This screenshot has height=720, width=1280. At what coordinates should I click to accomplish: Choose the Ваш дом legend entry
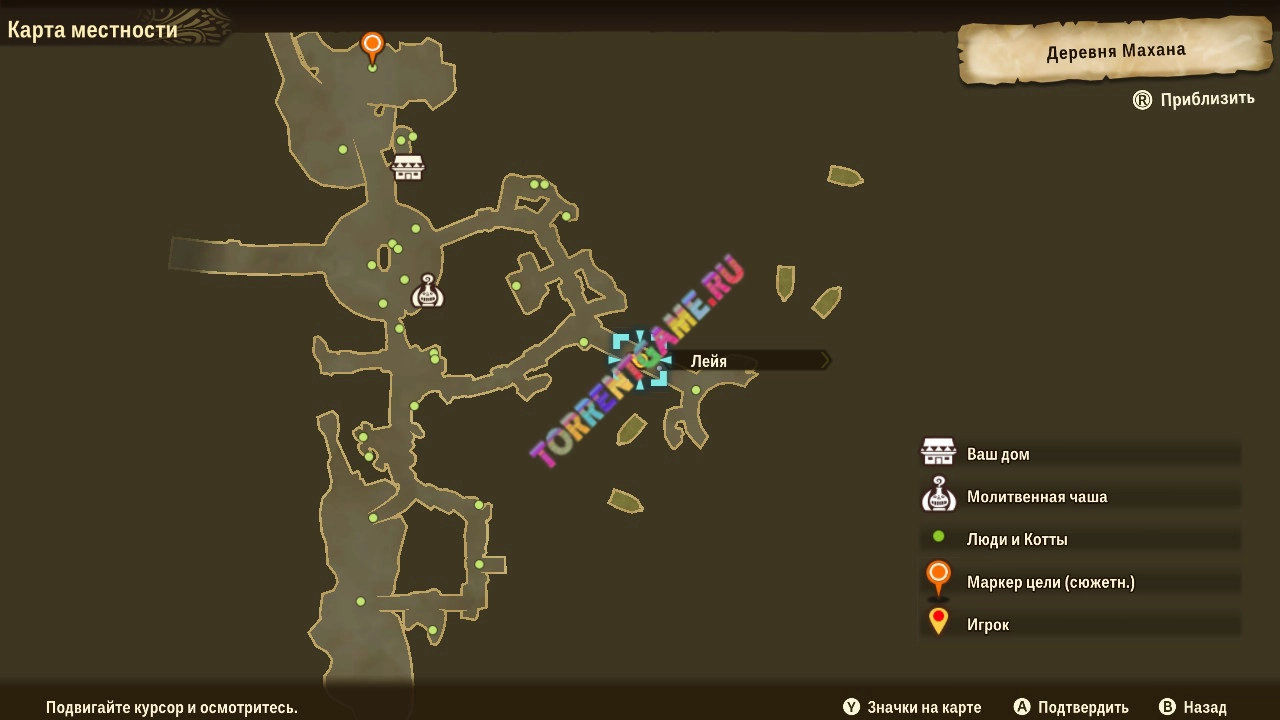[997, 454]
